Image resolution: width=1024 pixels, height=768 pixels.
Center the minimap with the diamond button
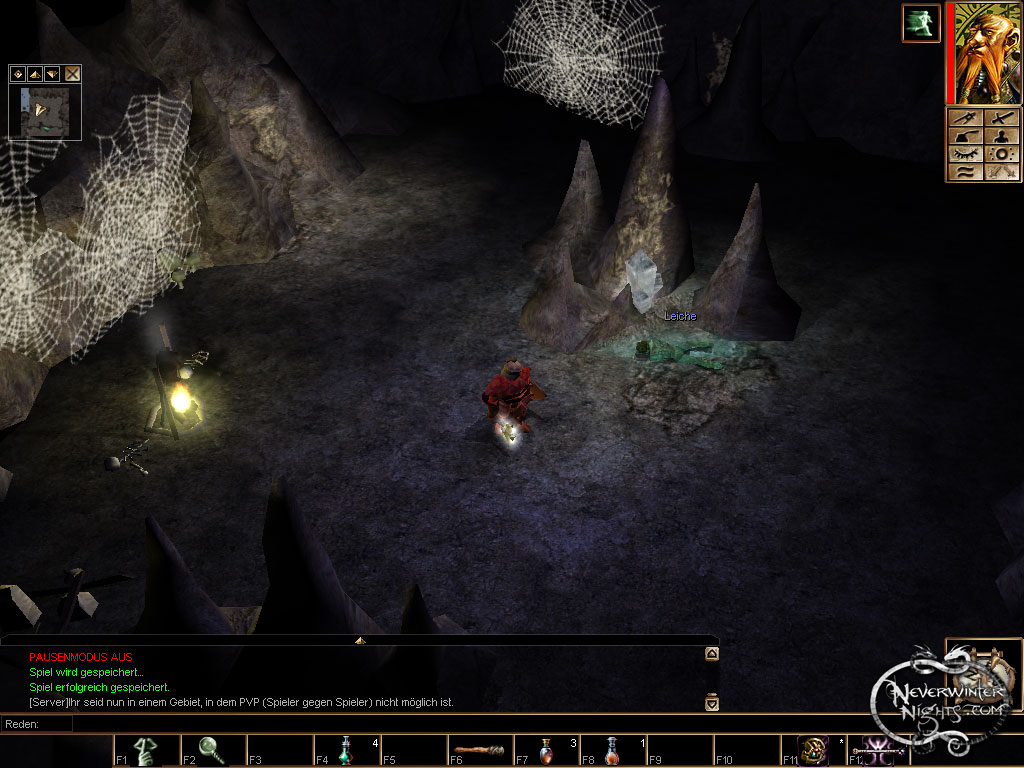[17, 73]
